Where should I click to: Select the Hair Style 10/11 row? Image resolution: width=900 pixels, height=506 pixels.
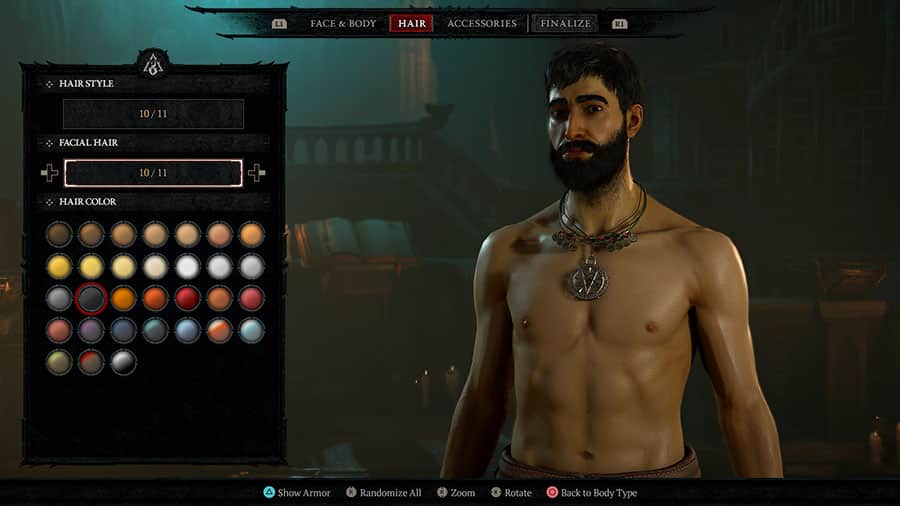pyautogui.click(x=153, y=114)
